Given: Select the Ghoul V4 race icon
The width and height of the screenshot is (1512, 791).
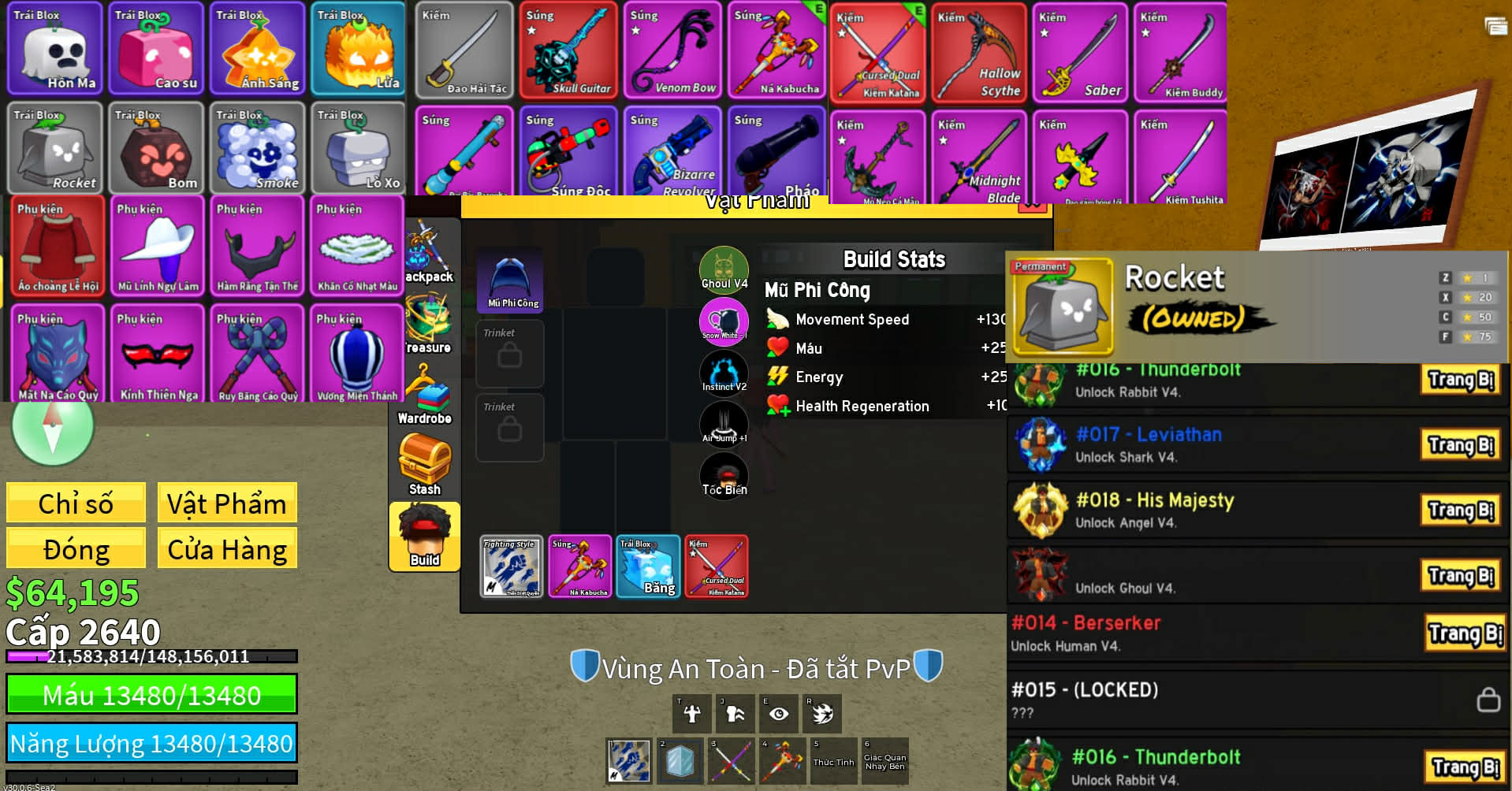Looking at the screenshot, I should point(724,269).
